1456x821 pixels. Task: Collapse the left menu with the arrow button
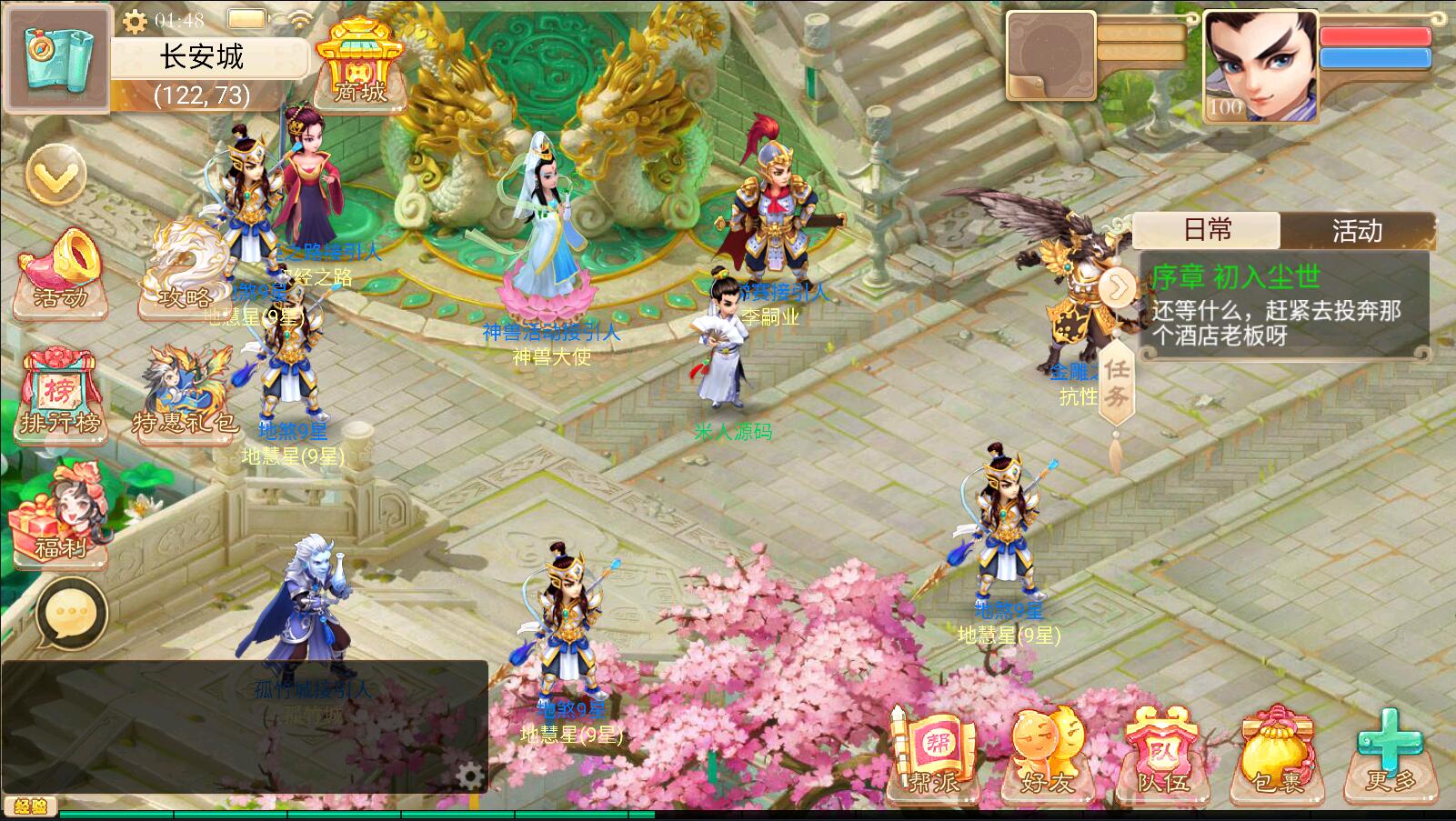[55, 175]
